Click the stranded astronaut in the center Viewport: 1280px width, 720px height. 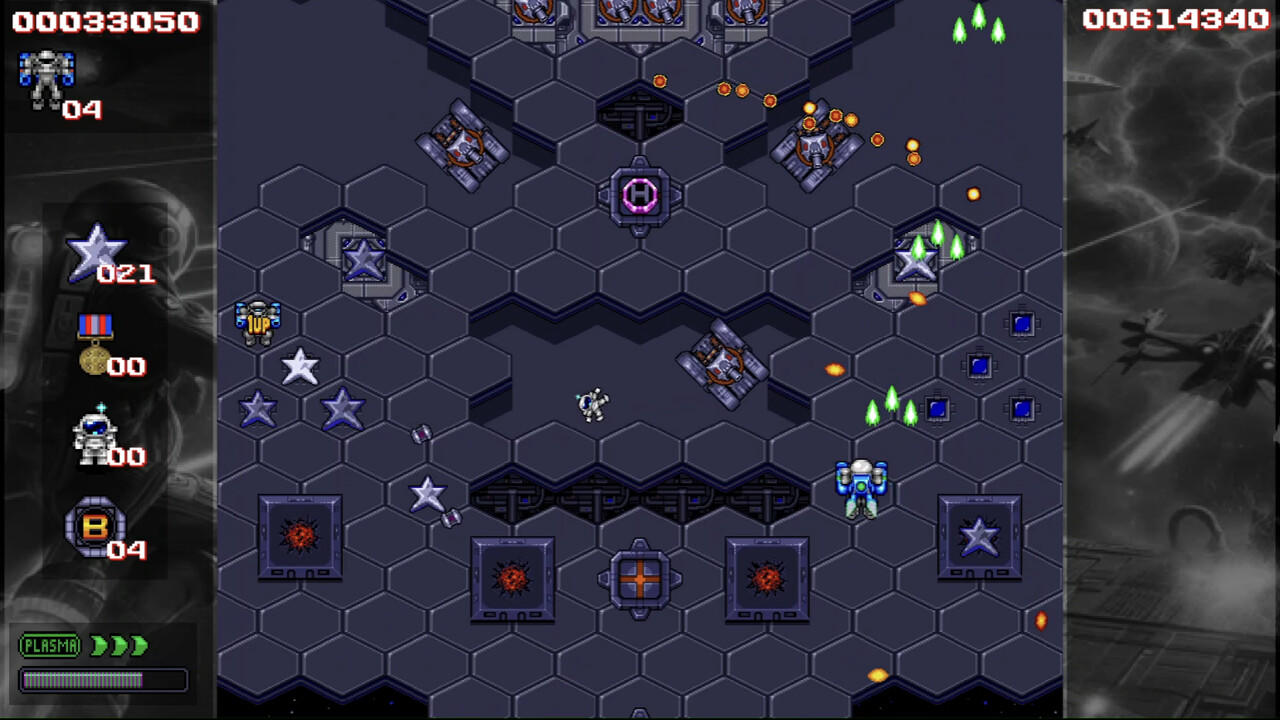click(592, 402)
